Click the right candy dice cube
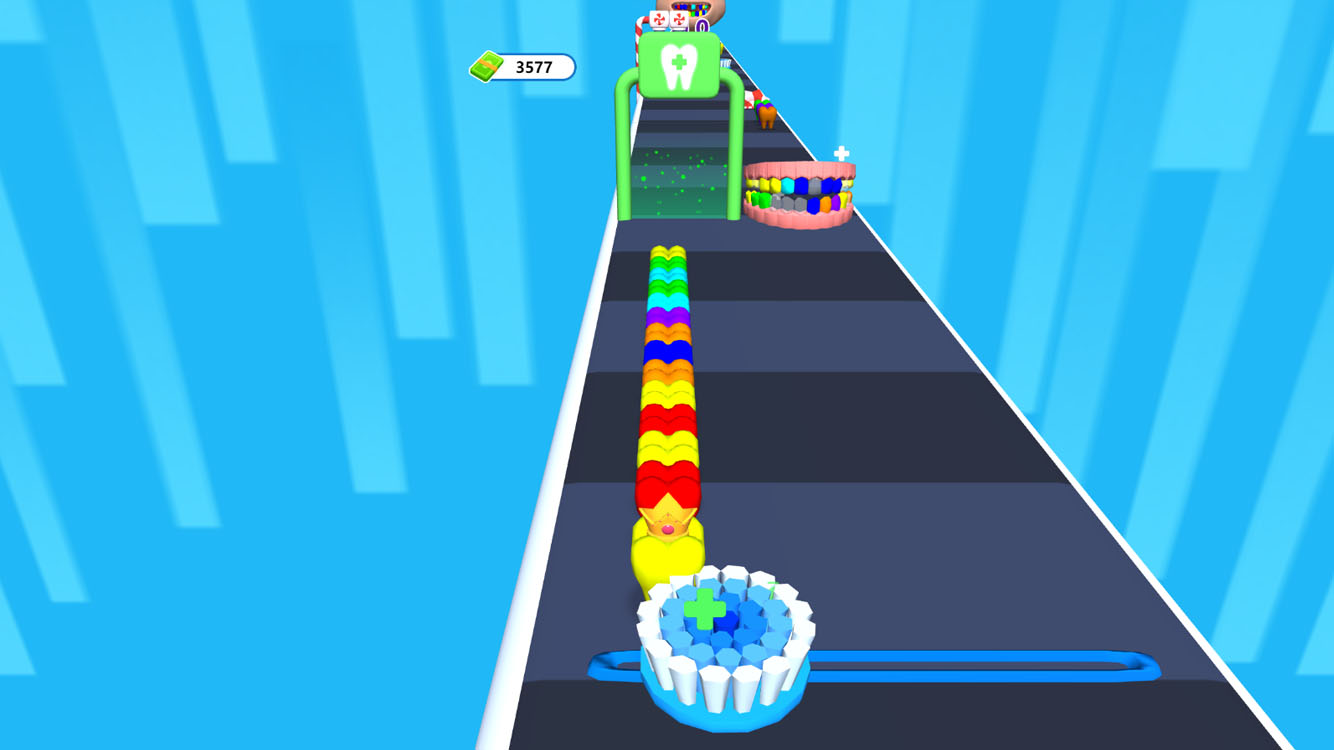This screenshot has height=750, width=1334. (678, 17)
